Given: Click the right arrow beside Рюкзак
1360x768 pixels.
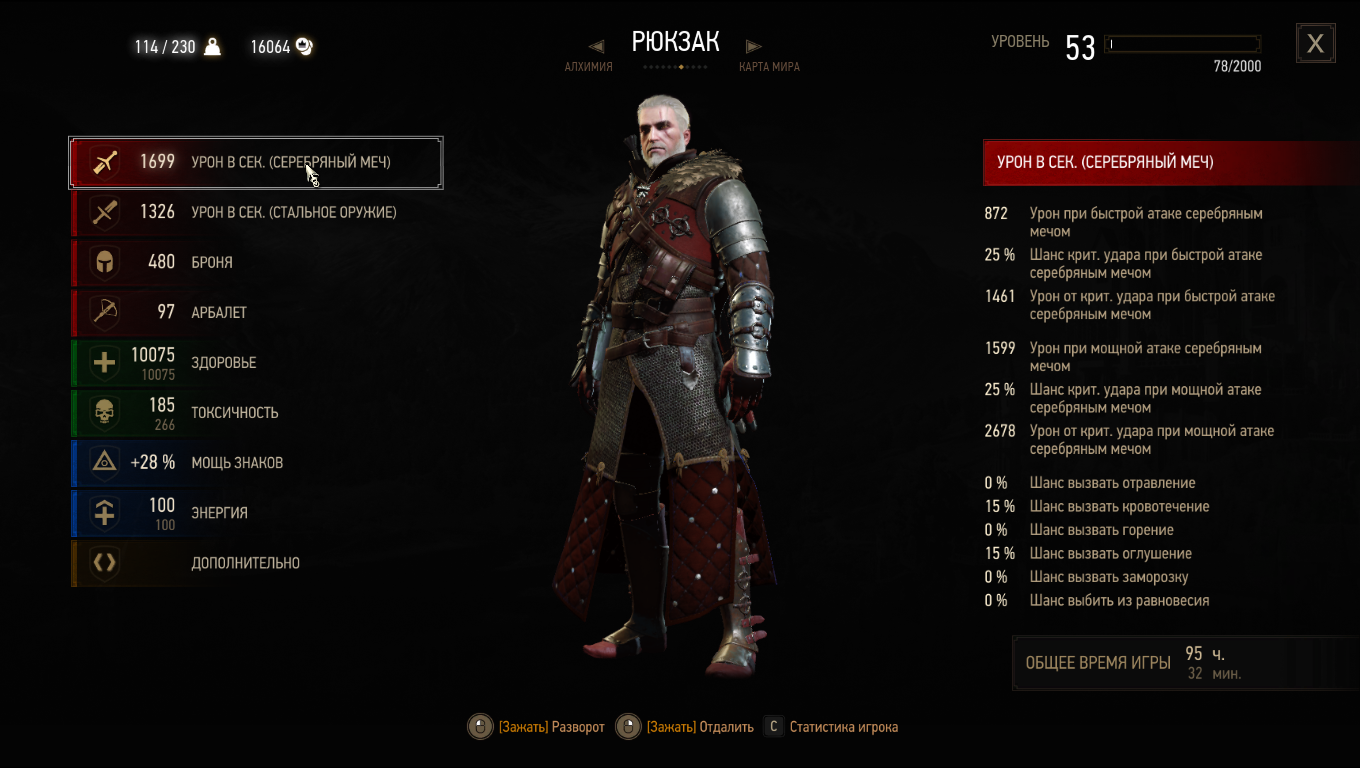Looking at the screenshot, I should (x=754, y=46).
